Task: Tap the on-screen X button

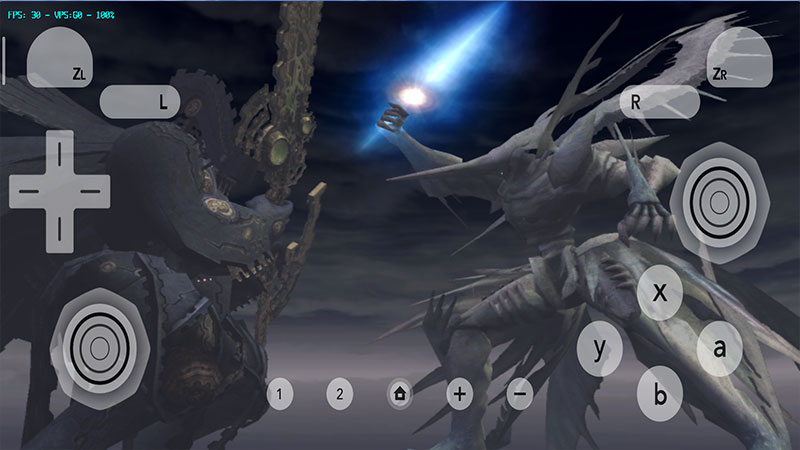Action: tap(659, 293)
